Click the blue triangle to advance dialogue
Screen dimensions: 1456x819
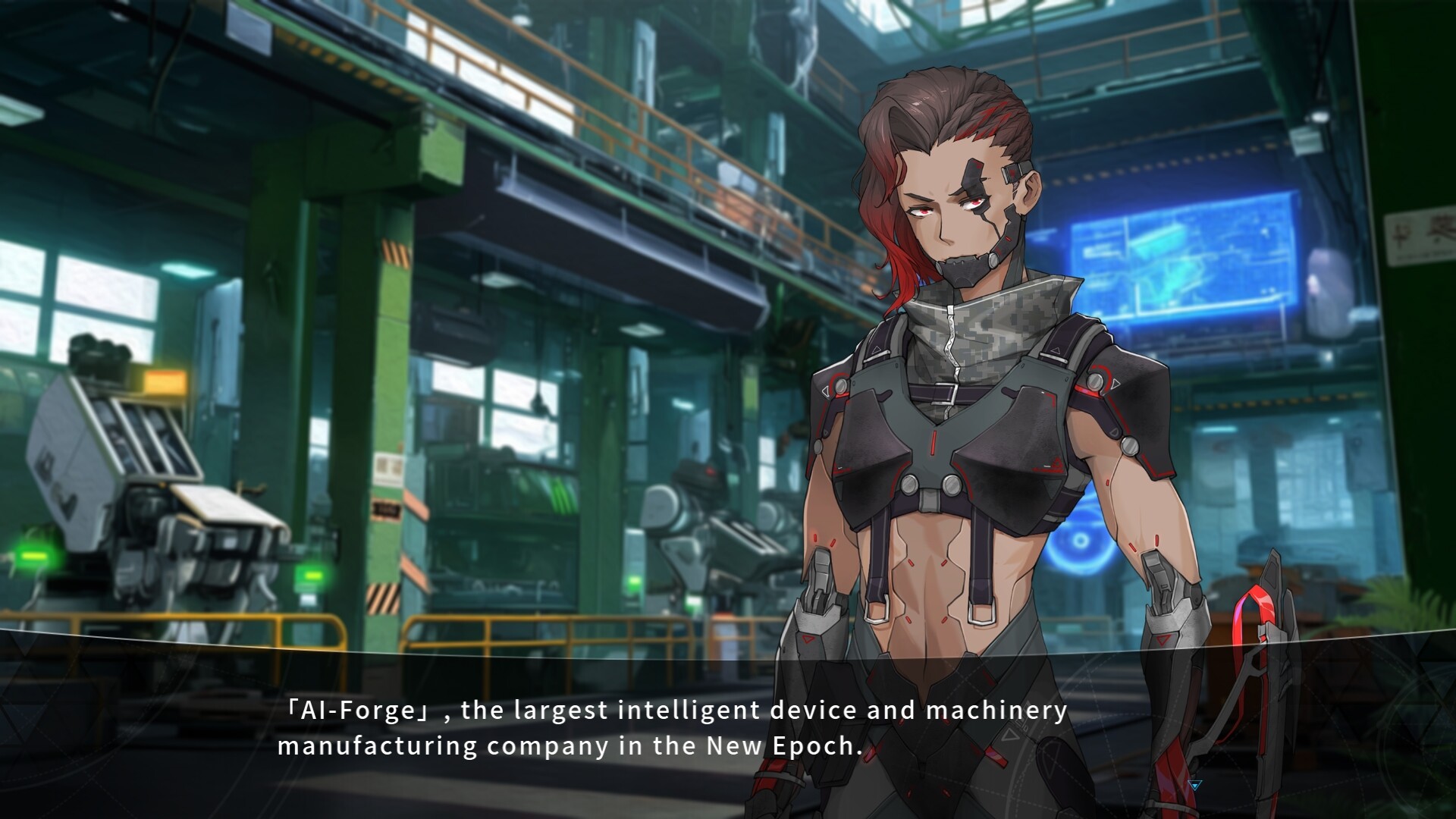(1196, 785)
